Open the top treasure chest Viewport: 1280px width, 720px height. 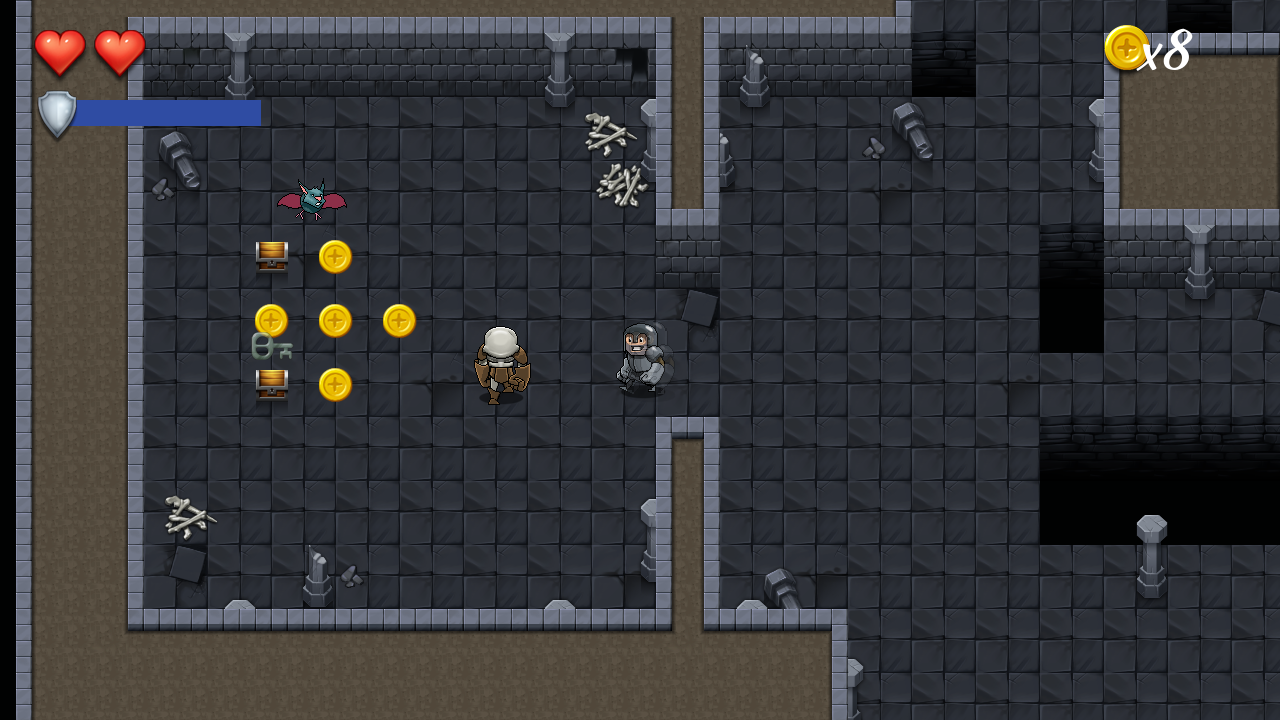pos(271,255)
